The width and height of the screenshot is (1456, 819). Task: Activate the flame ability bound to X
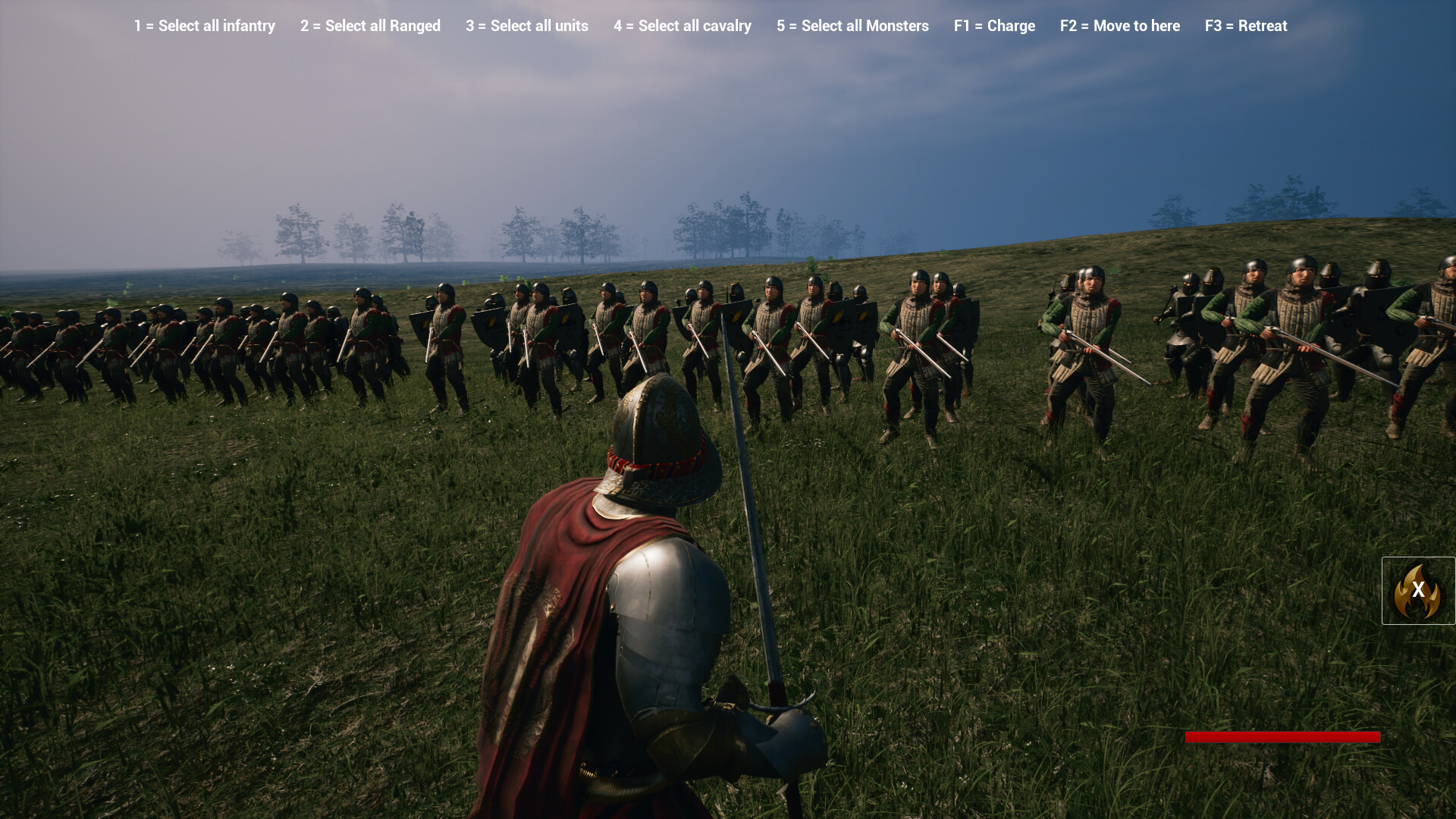1417,591
